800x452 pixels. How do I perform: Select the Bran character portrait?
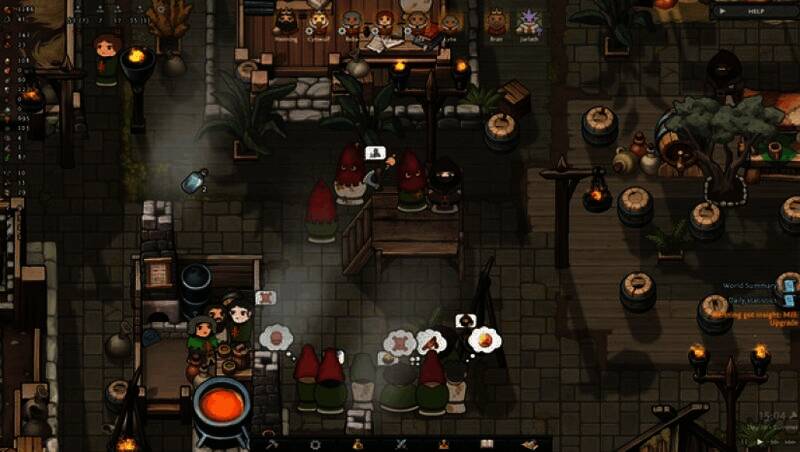point(497,22)
